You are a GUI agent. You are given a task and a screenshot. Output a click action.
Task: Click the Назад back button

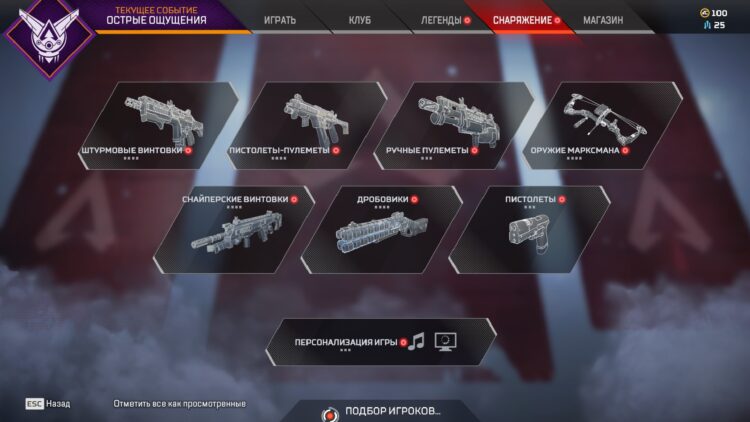[x=48, y=403]
